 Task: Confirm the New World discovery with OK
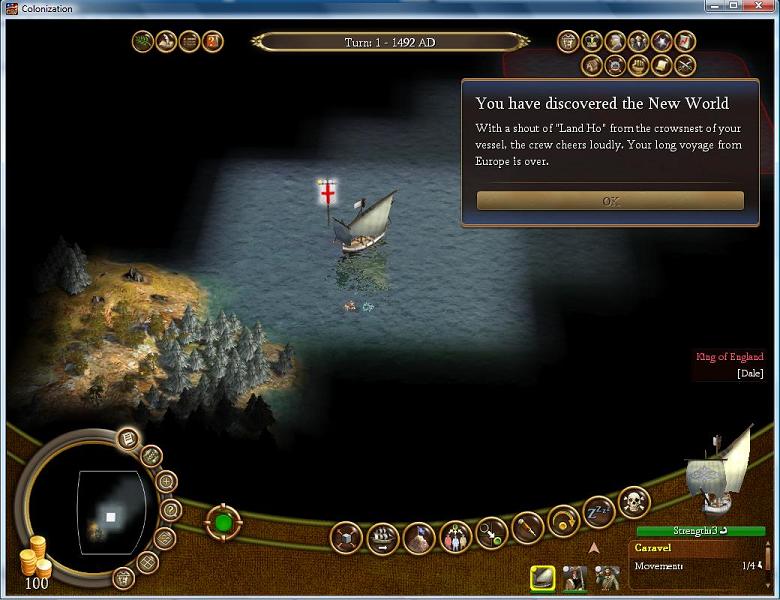610,201
